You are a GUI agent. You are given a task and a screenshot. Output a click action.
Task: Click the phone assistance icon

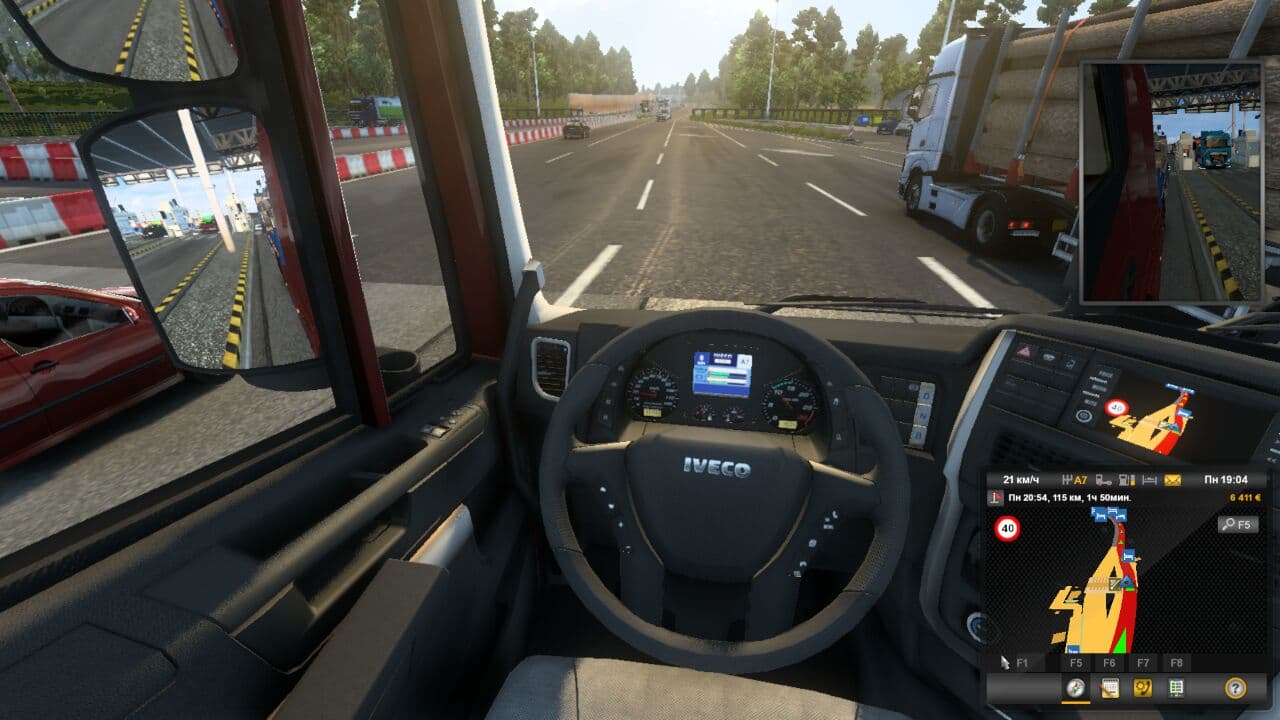coord(1142,687)
